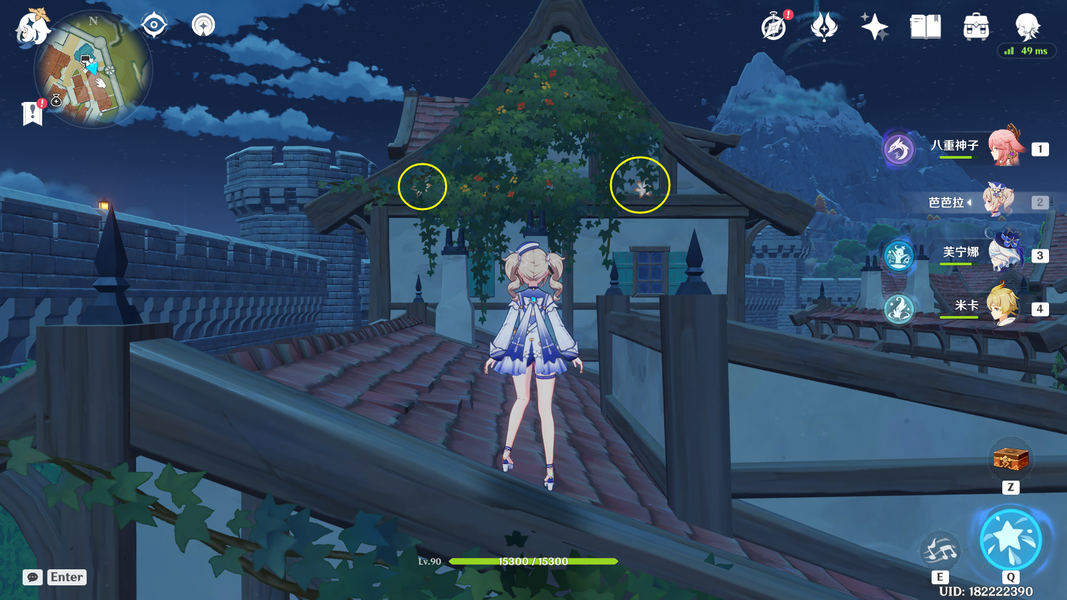This screenshot has width=1067, height=600.
Task: Open the character screen head icon
Action: pos(1027,25)
